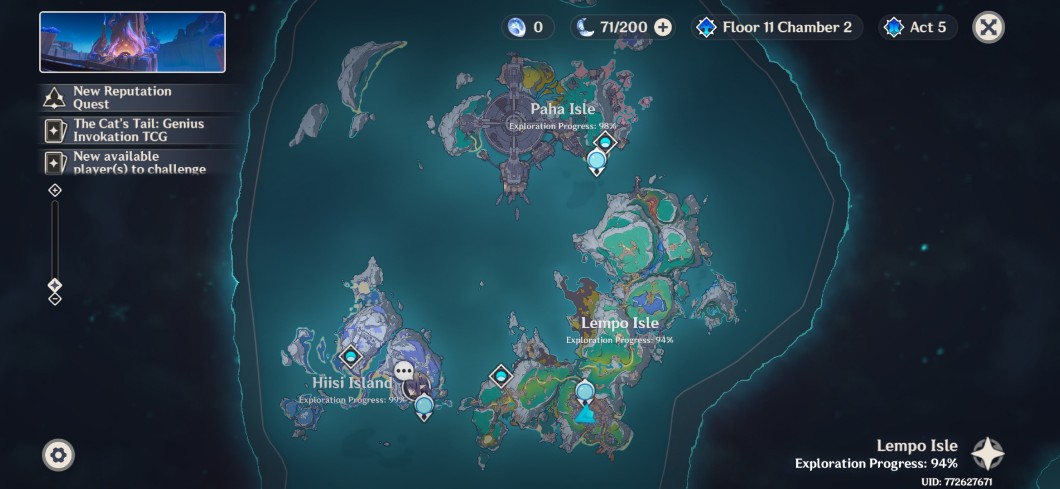Image resolution: width=1060 pixels, height=489 pixels.
Task: Click the map zoom slider handle
Action: [55, 285]
